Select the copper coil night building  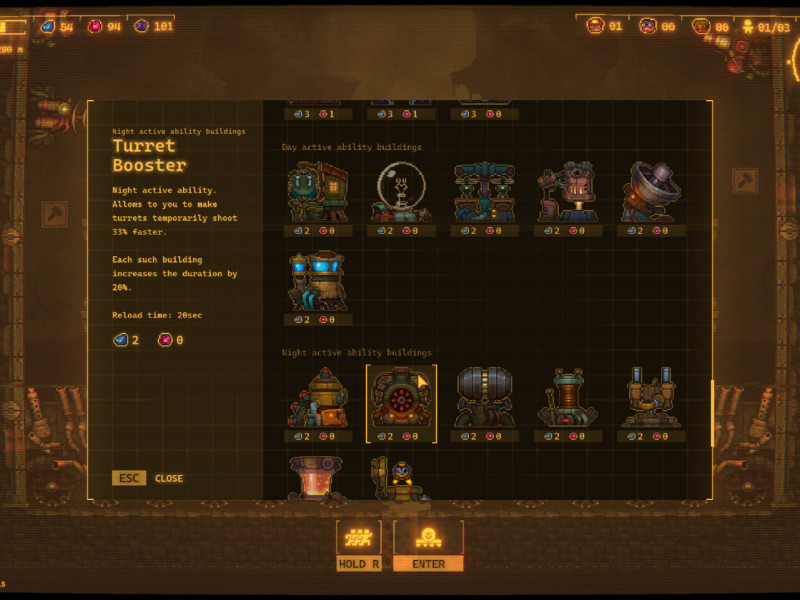point(567,398)
